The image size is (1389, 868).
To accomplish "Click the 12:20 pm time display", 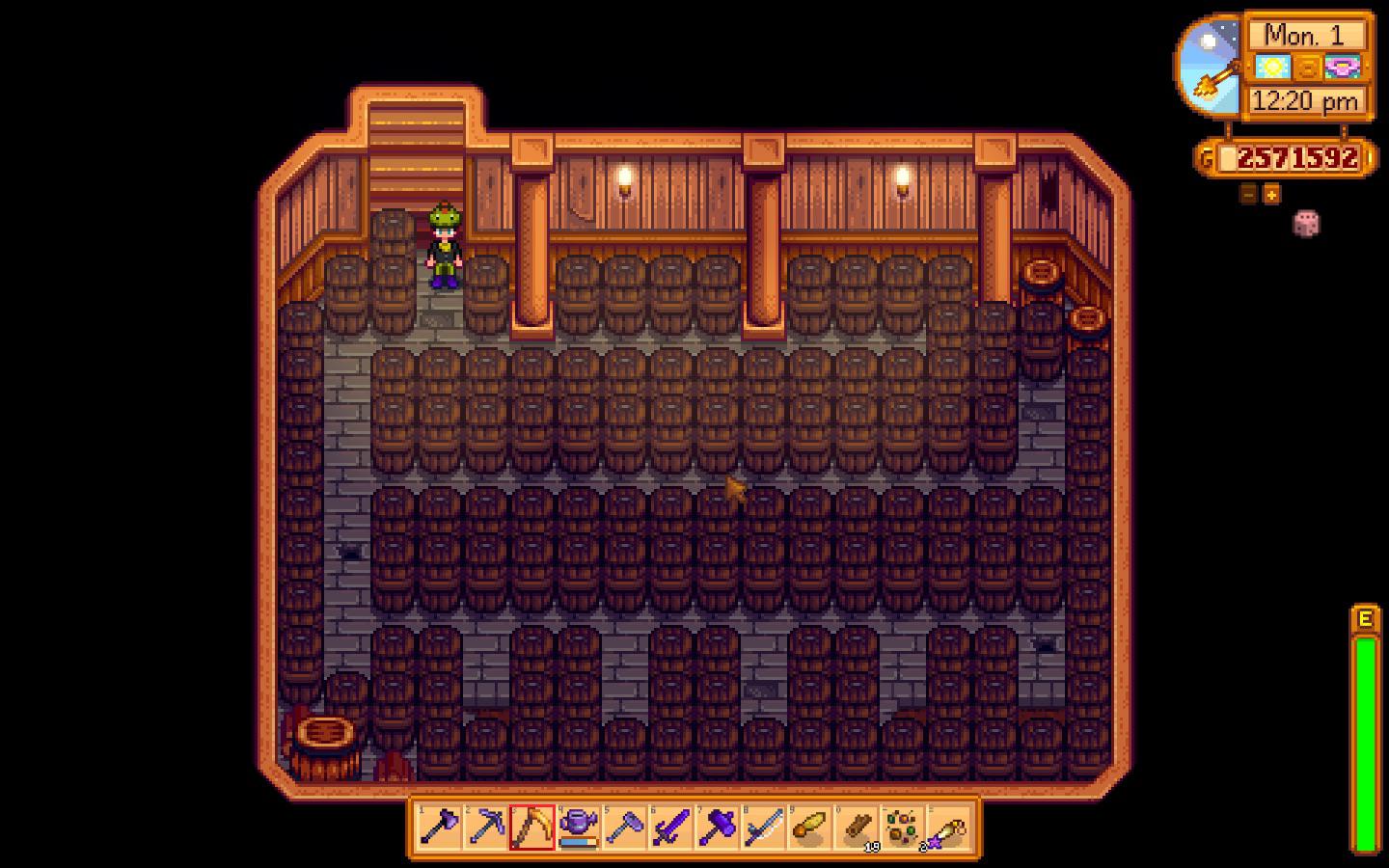I will tap(1304, 99).
